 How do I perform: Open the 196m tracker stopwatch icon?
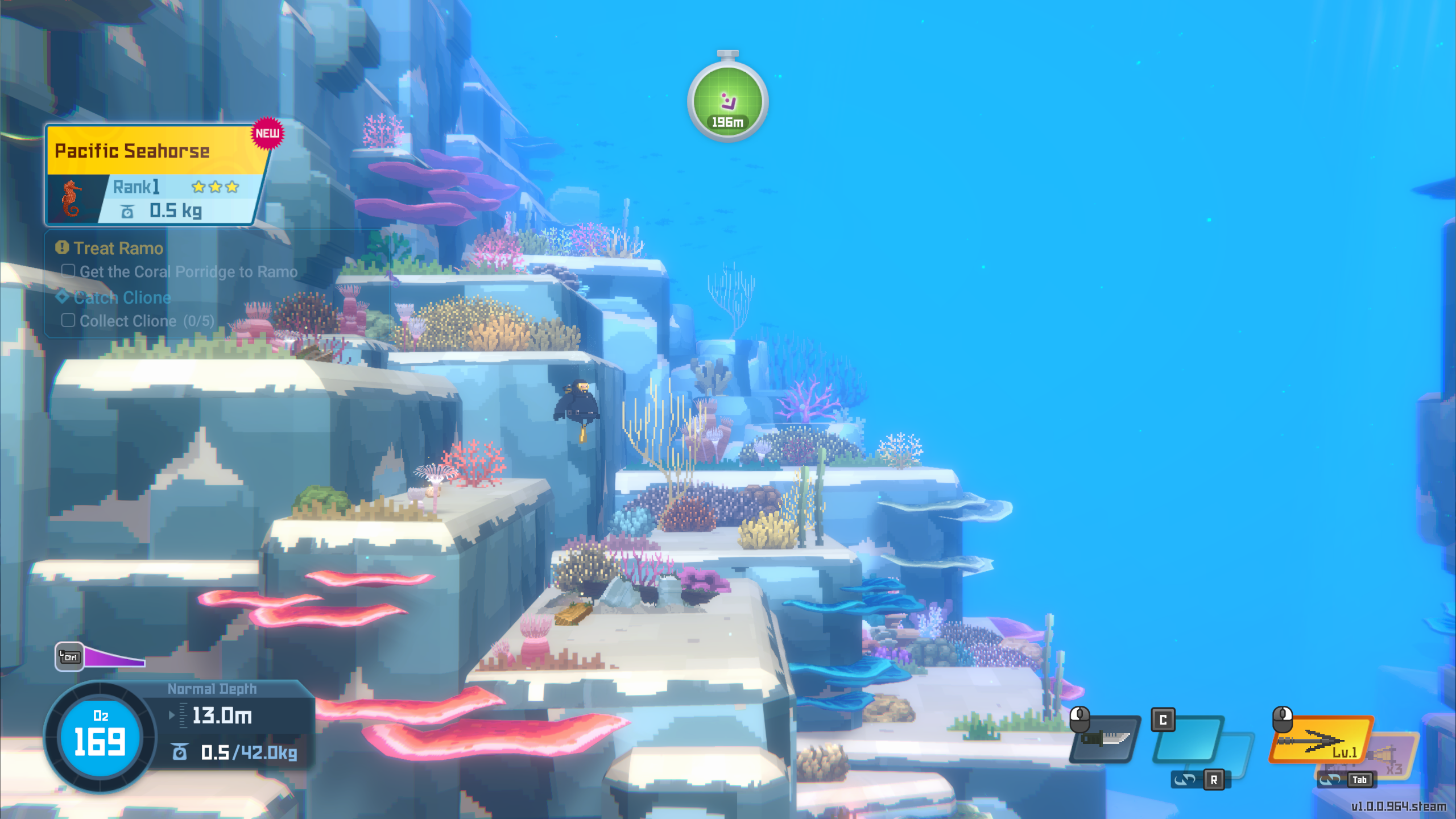(x=729, y=102)
